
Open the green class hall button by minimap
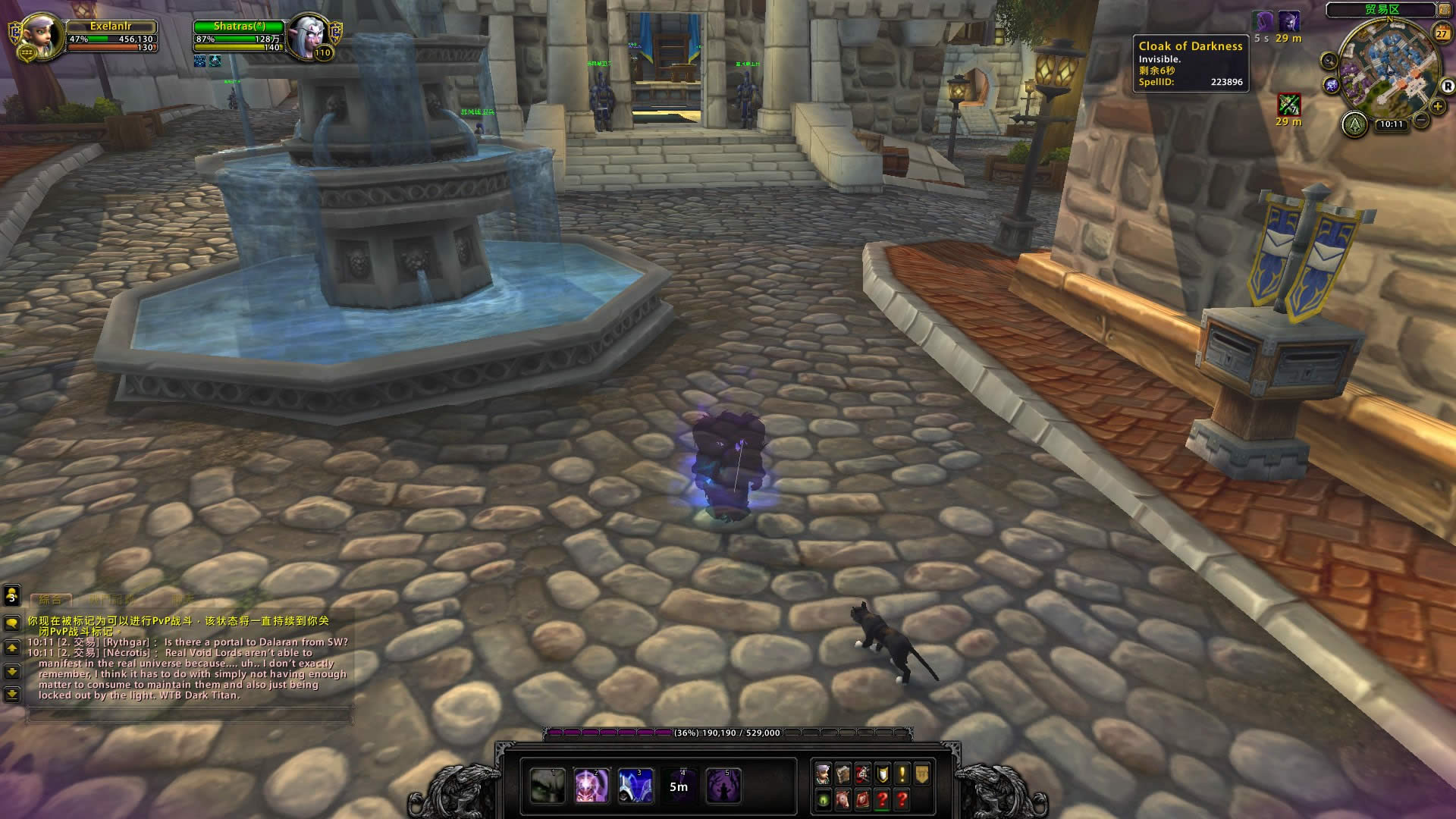pos(1354,124)
